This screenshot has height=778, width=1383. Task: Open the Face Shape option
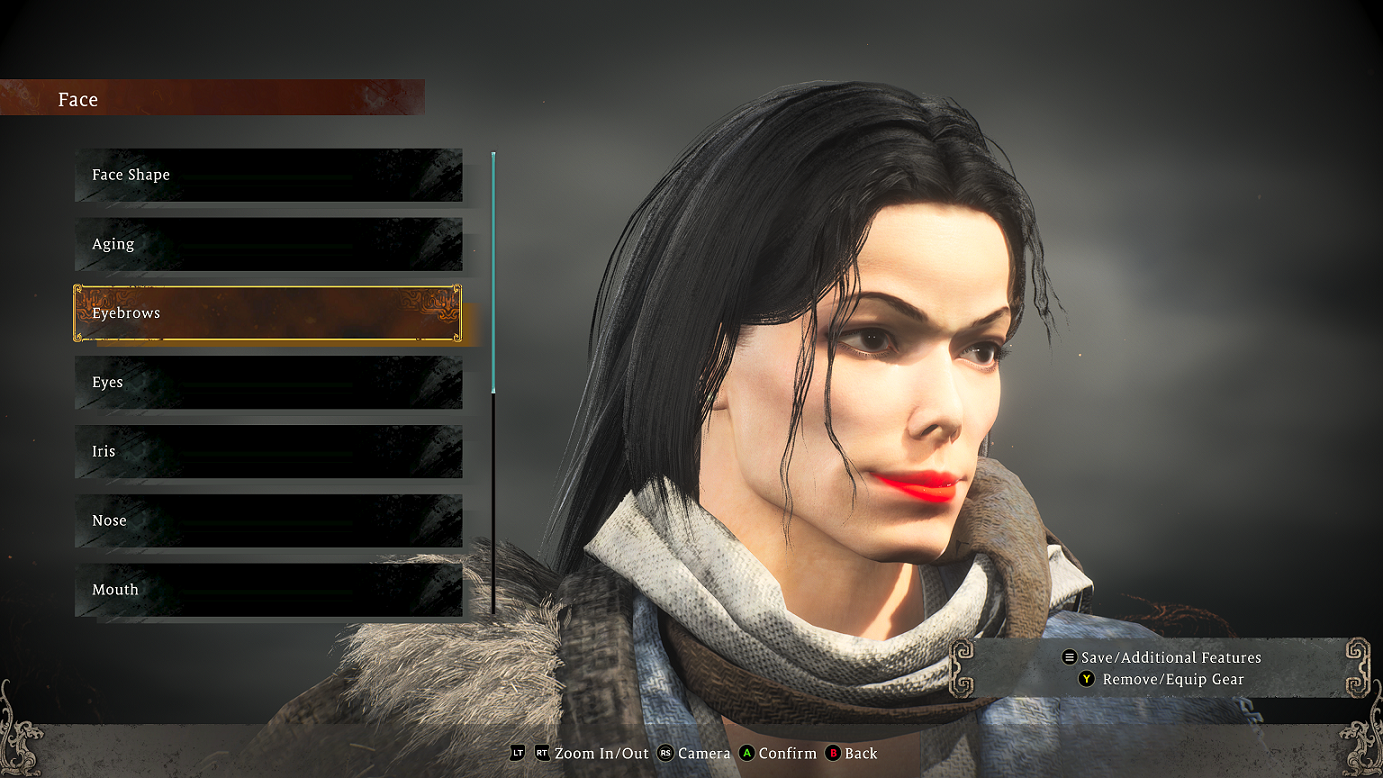pos(268,175)
